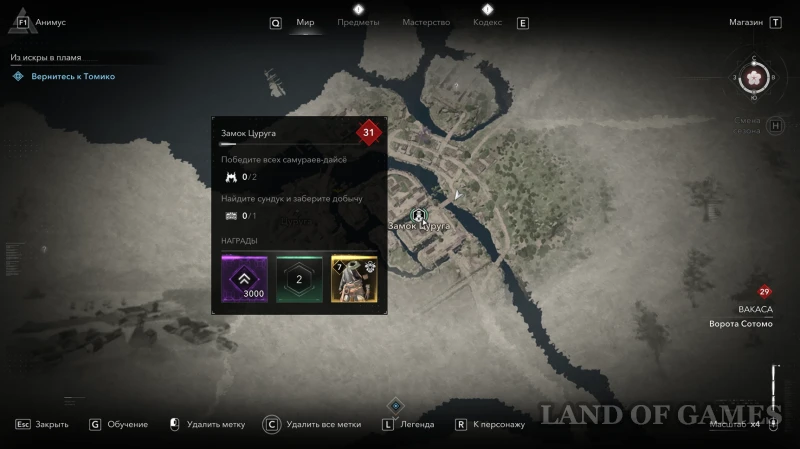Inspect the 2 mastery points reward tile
Viewport: 800px width, 449px height.
[299, 278]
